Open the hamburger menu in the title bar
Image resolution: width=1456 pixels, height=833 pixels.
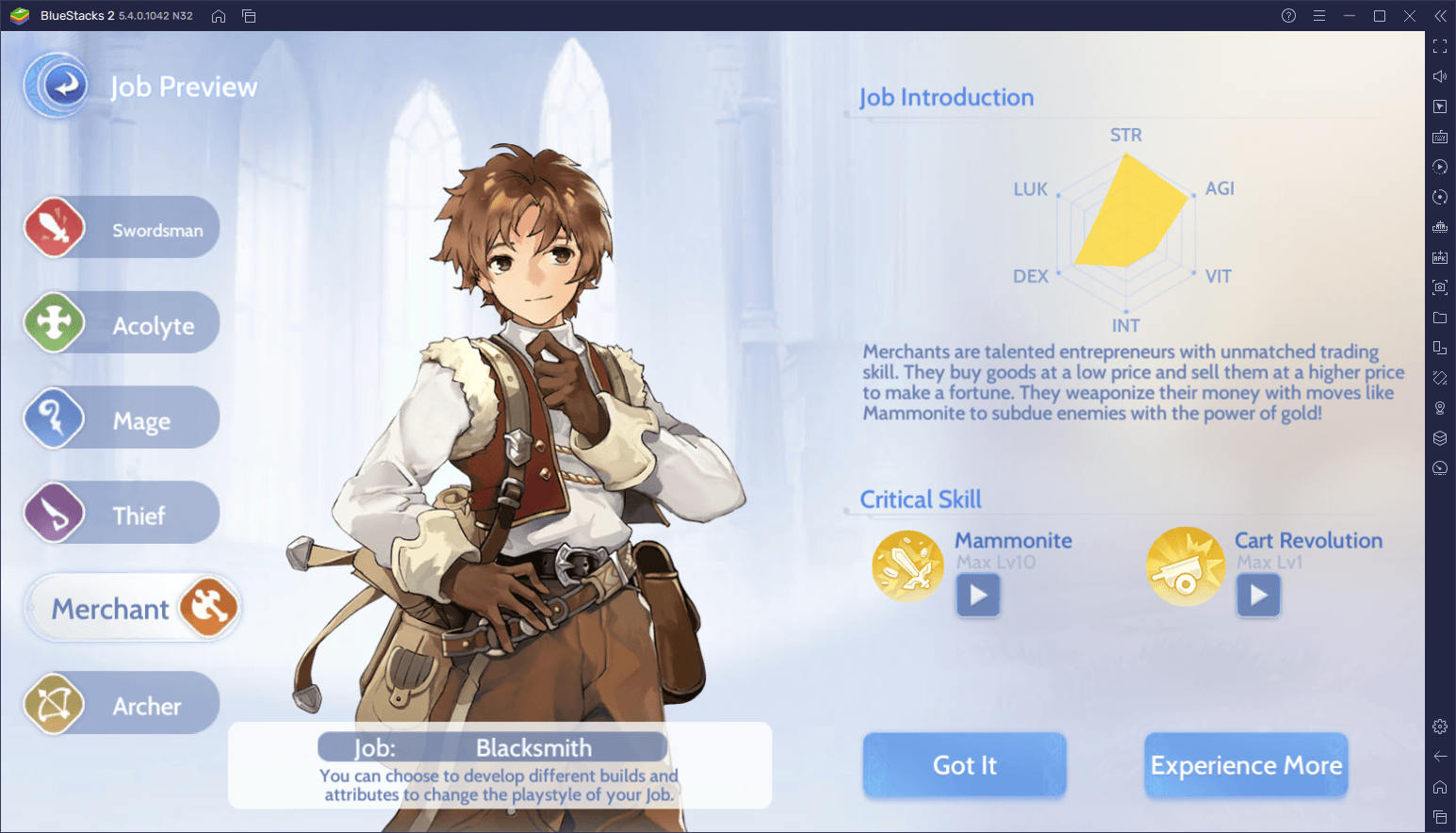tap(1319, 15)
